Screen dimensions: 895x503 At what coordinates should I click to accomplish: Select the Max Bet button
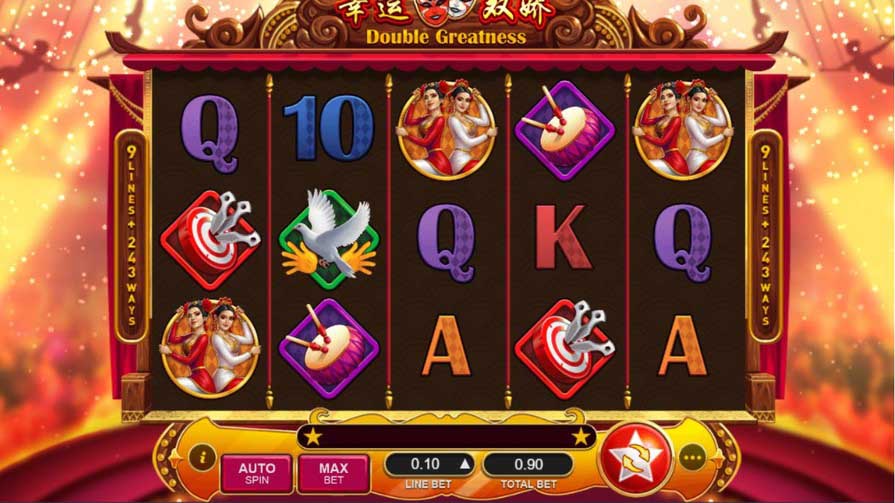click(x=333, y=472)
